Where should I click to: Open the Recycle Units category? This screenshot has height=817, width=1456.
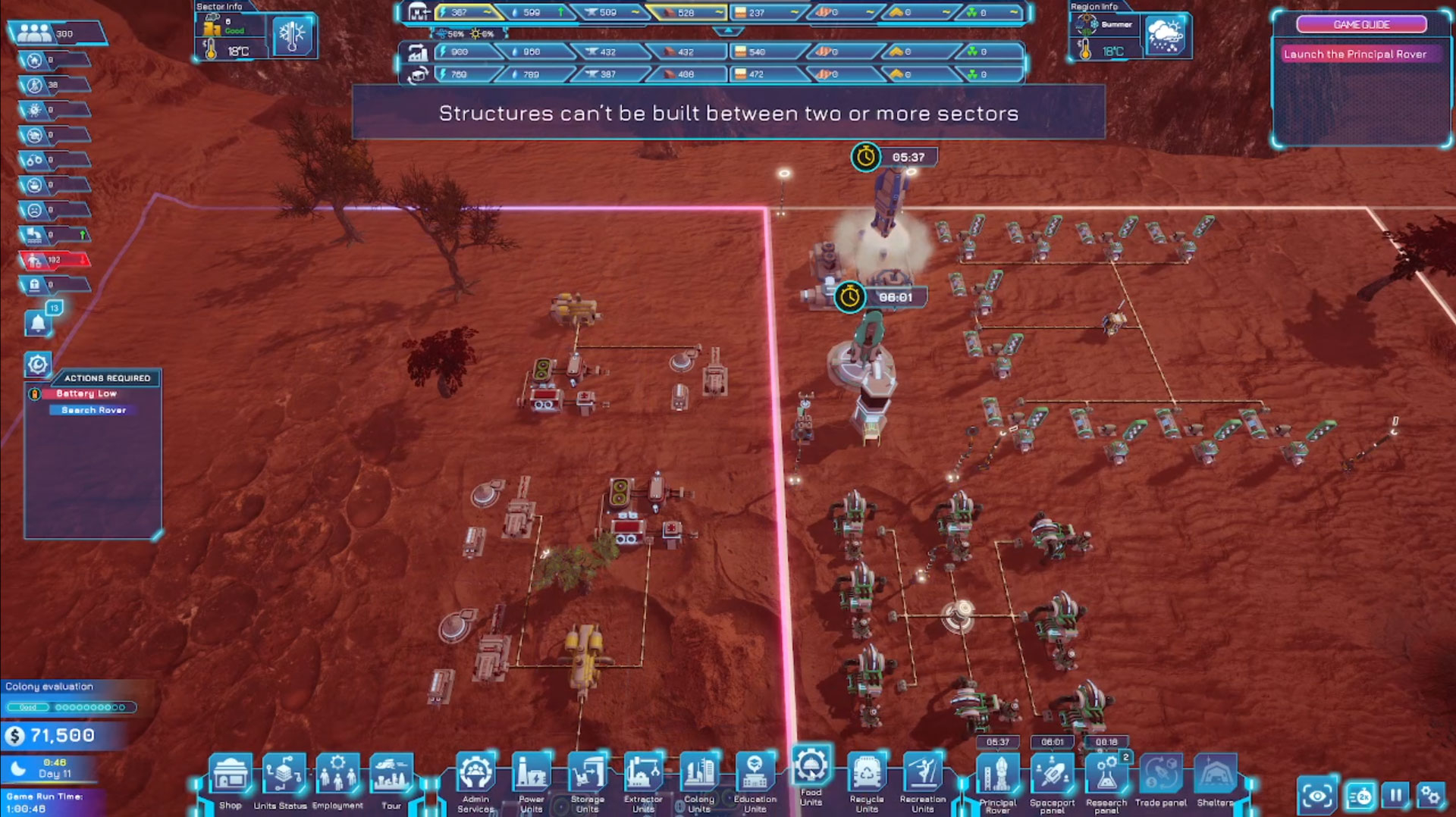[867, 776]
